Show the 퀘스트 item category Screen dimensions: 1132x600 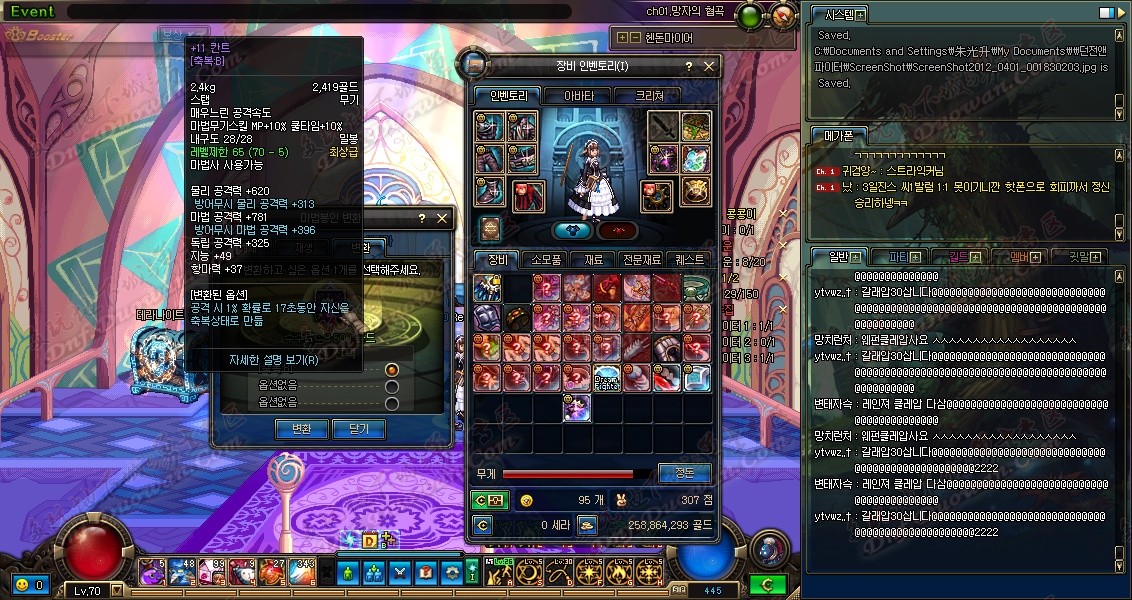[690, 260]
